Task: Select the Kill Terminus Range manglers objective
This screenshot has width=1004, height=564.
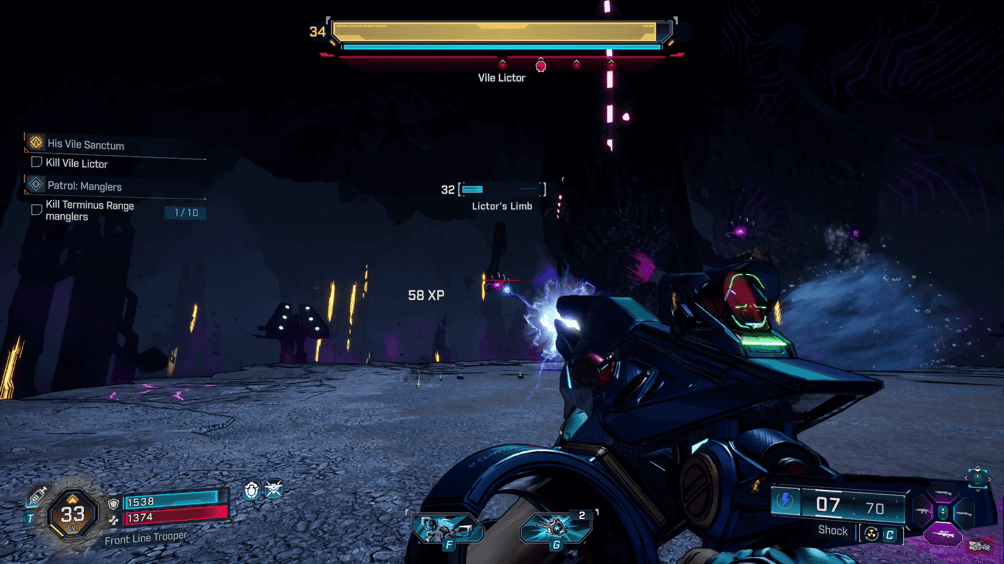Action: coord(90,211)
